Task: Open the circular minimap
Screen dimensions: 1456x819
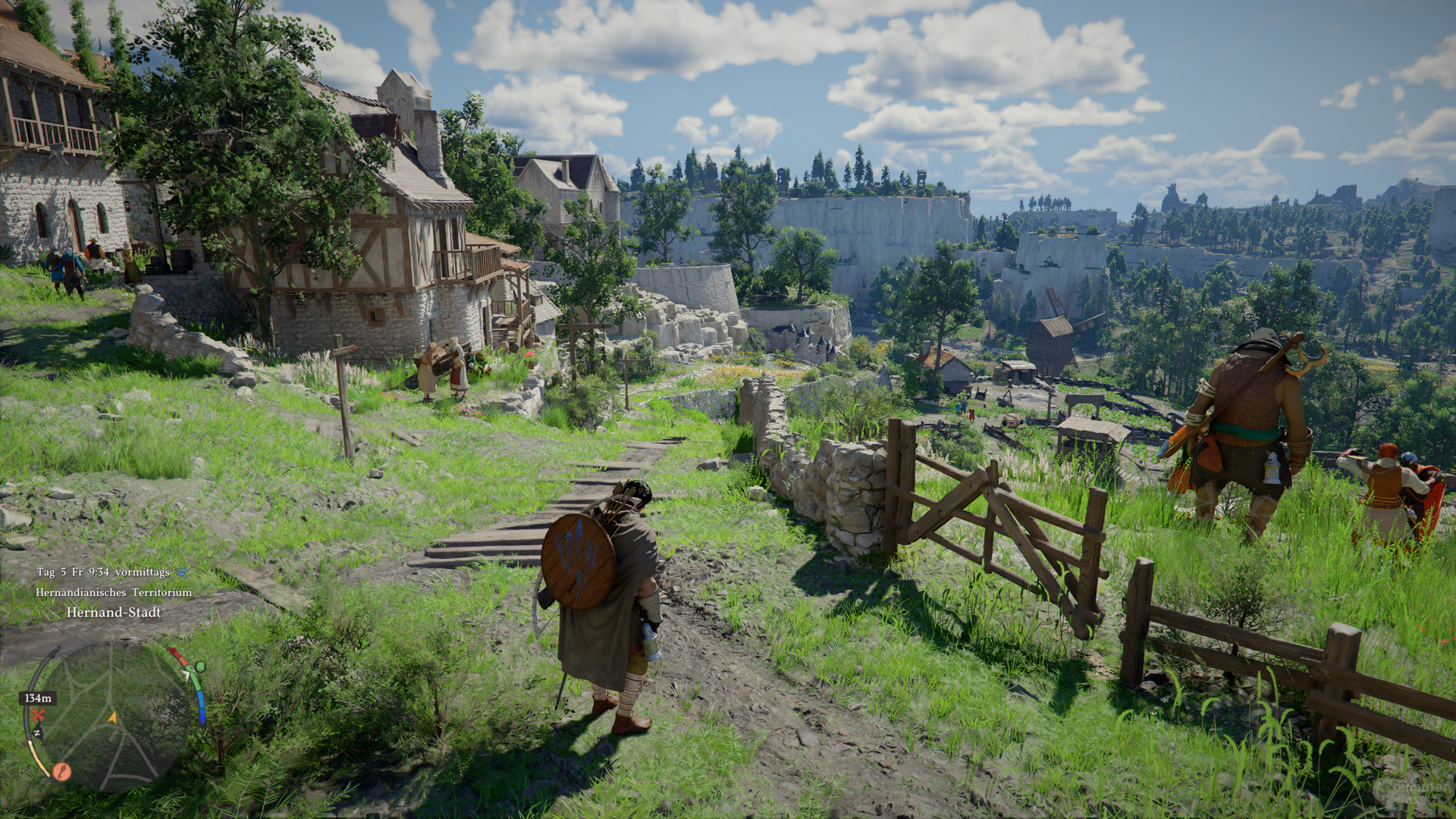Action: 111,717
